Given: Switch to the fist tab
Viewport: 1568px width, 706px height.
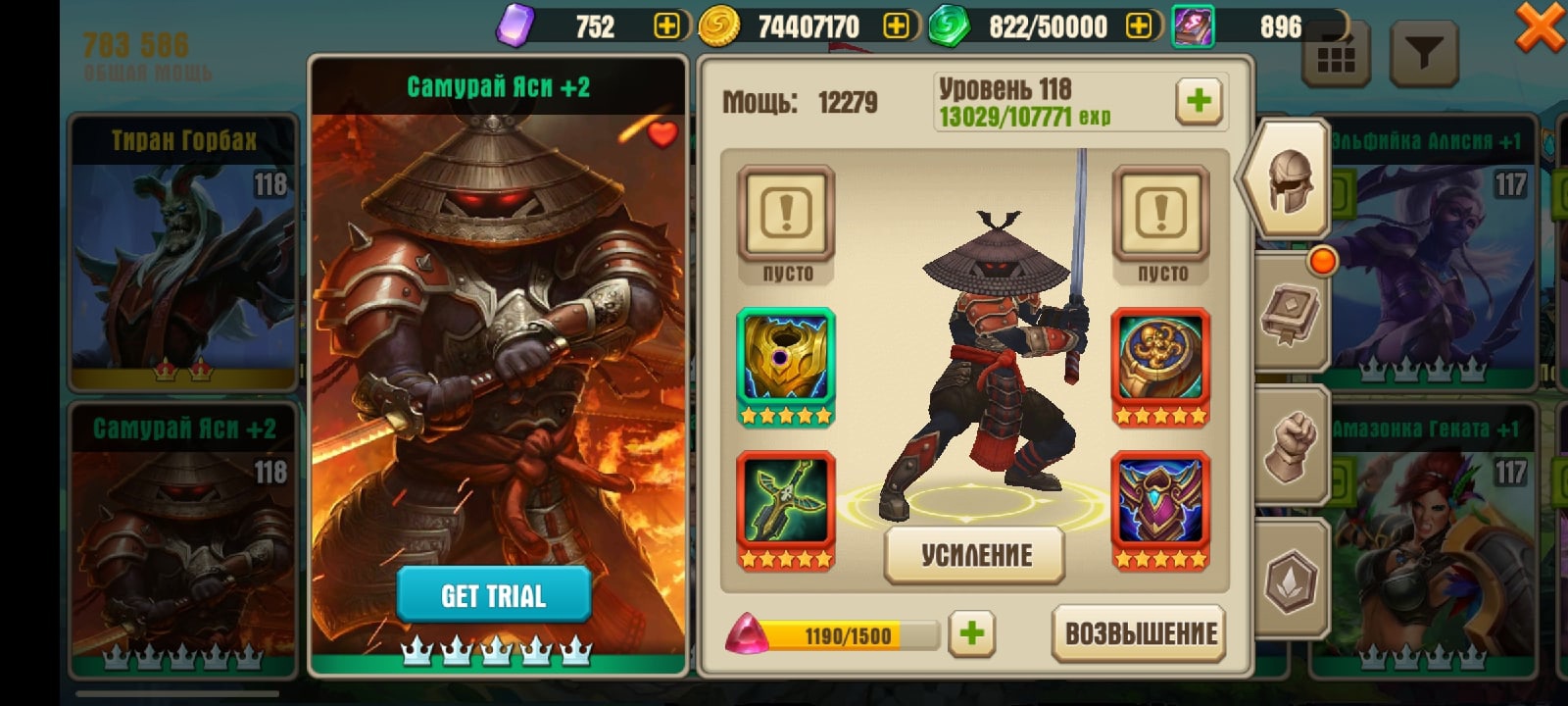Looking at the screenshot, I should (x=1290, y=445).
